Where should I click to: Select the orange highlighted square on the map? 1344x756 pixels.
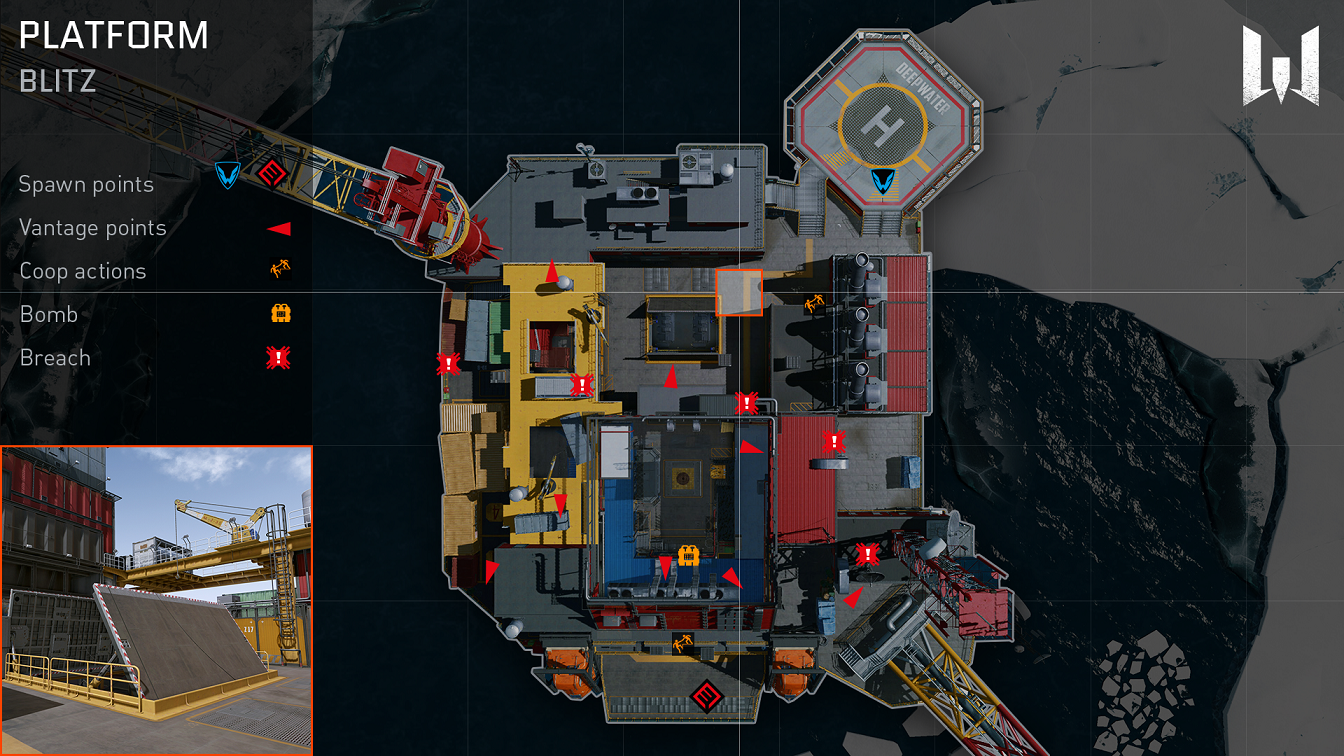739,292
